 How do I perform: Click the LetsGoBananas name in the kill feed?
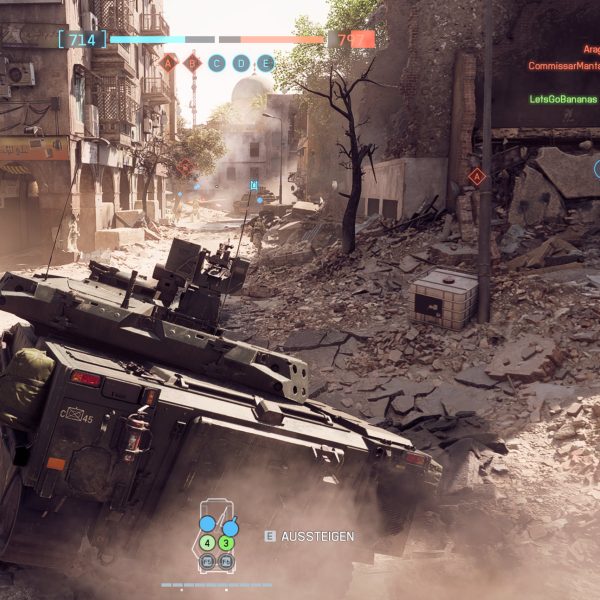564,99
